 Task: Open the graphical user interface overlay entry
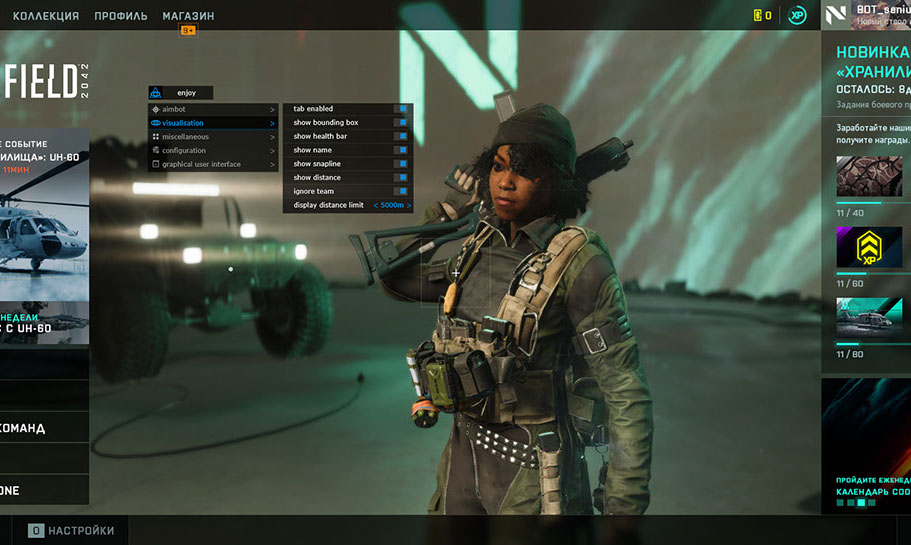tap(202, 164)
